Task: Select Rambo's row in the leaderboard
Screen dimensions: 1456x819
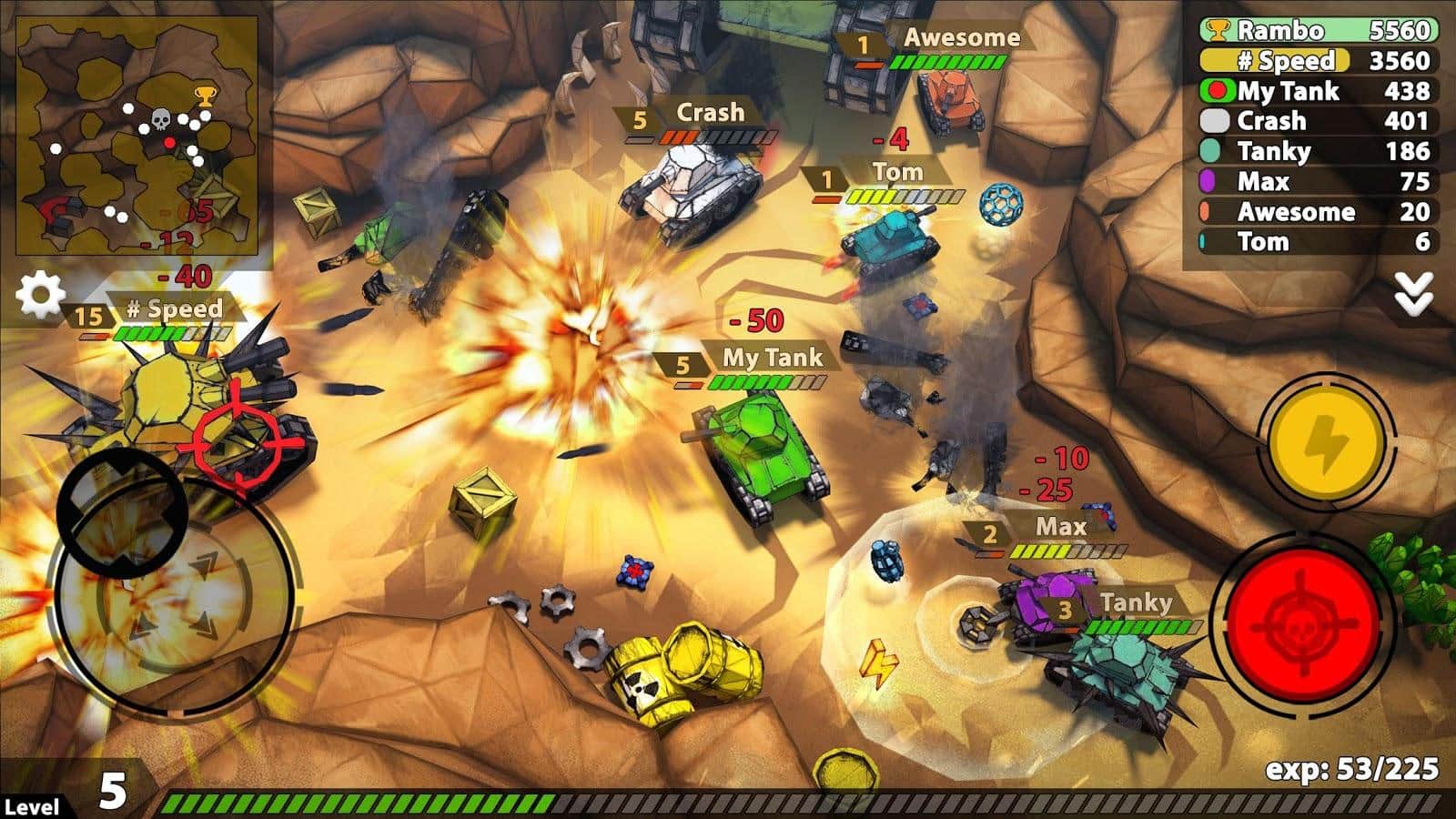Action: (x=1317, y=31)
